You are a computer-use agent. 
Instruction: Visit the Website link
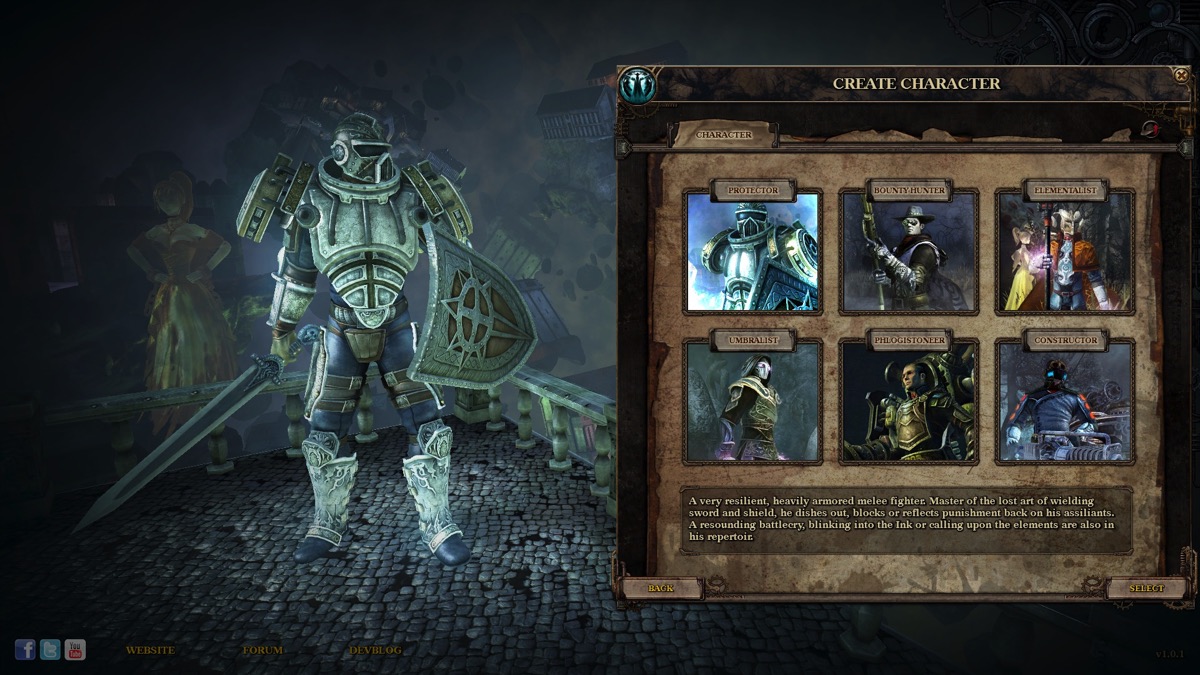[x=150, y=650]
